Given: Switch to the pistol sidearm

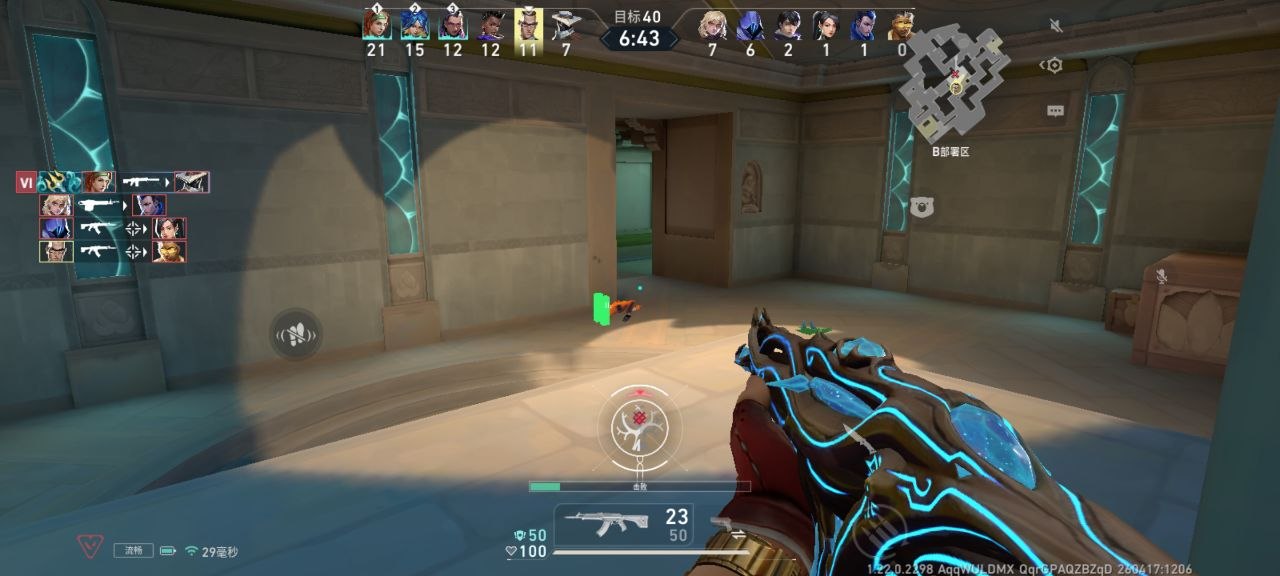Looking at the screenshot, I should (x=727, y=523).
